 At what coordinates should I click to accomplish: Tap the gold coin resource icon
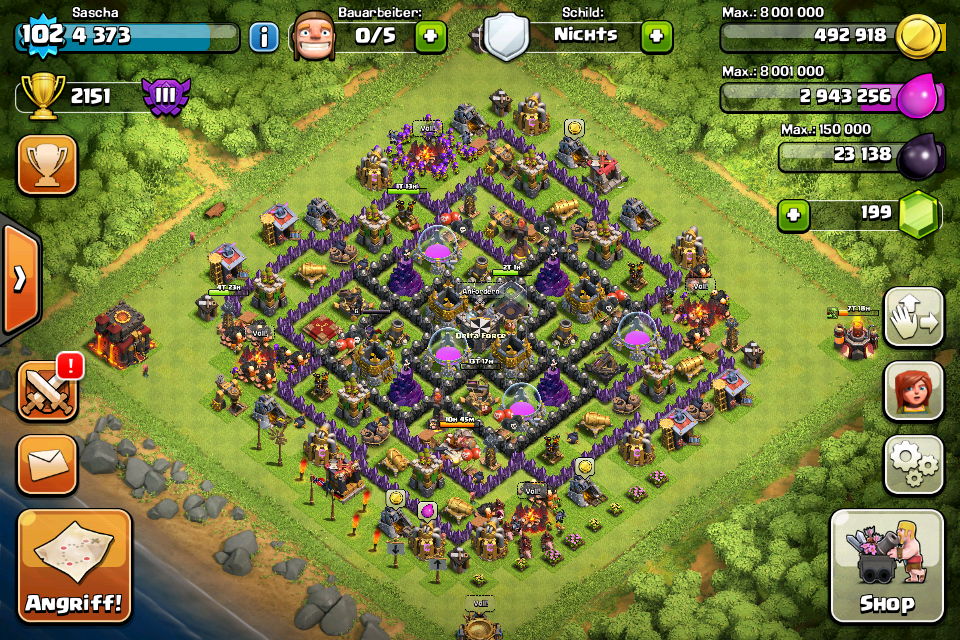pos(916,37)
